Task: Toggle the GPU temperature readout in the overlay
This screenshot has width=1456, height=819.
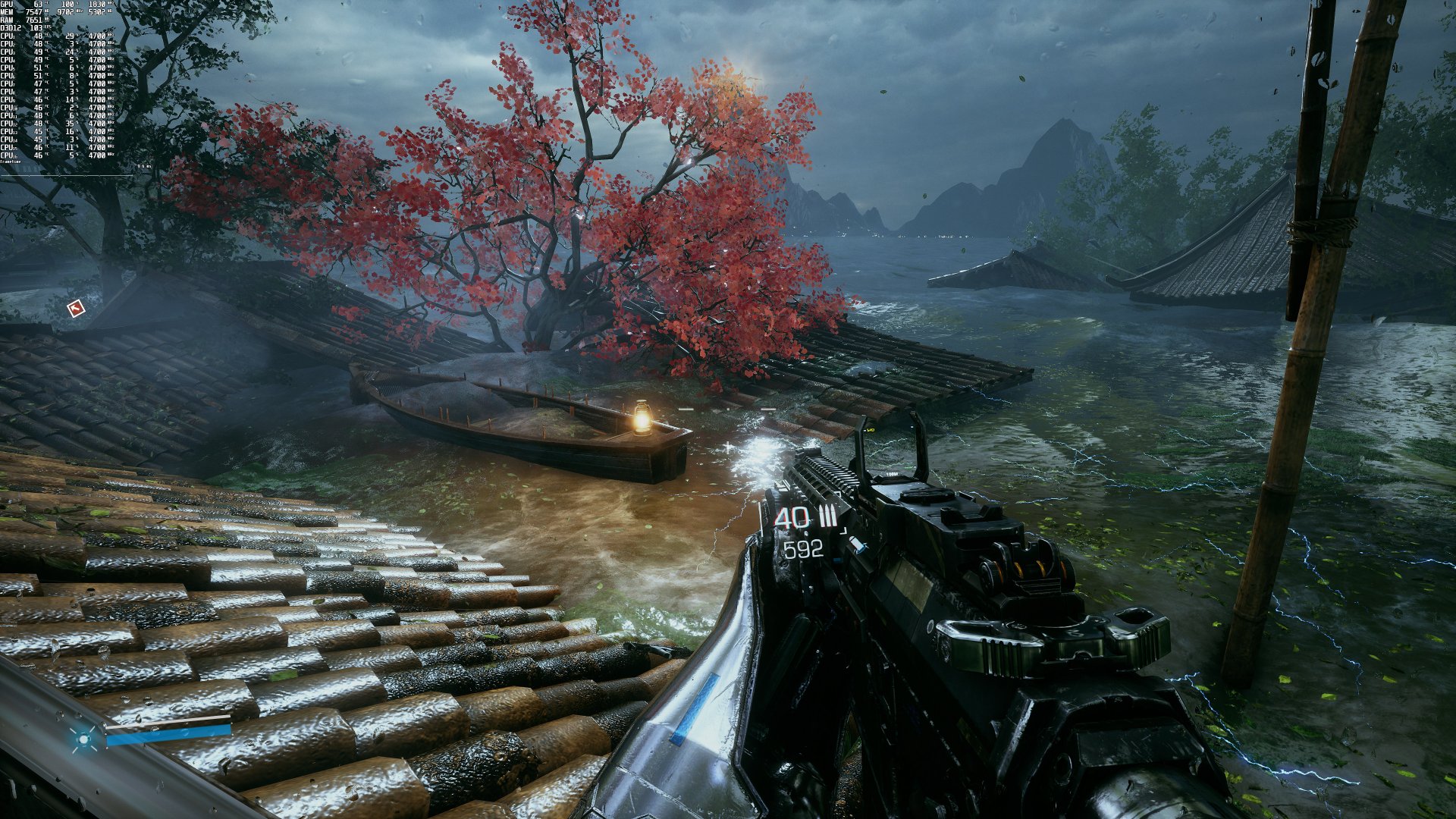Action: pyautogui.click(x=39, y=5)
